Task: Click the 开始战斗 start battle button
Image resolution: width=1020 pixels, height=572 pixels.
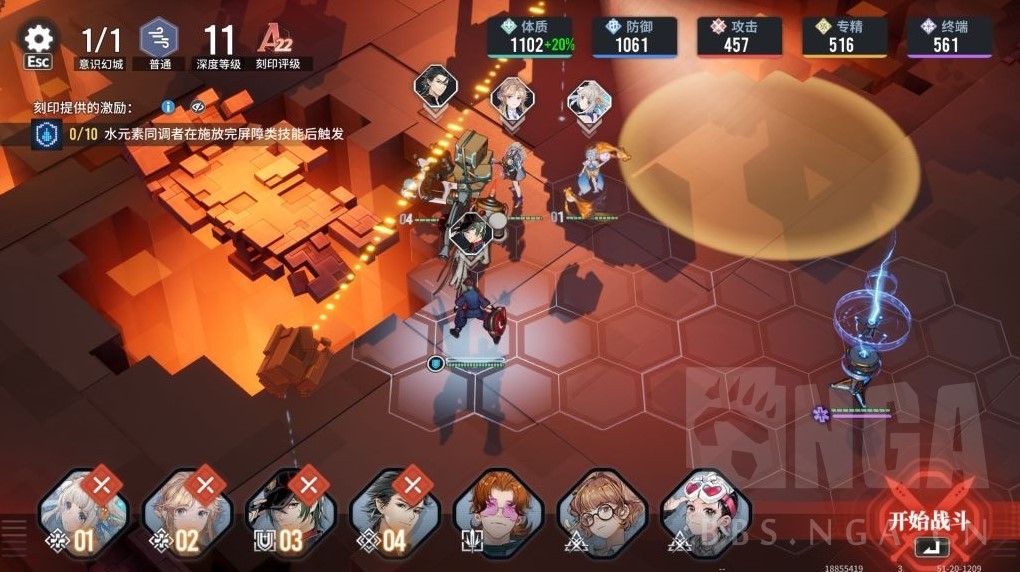Action: 930,522
